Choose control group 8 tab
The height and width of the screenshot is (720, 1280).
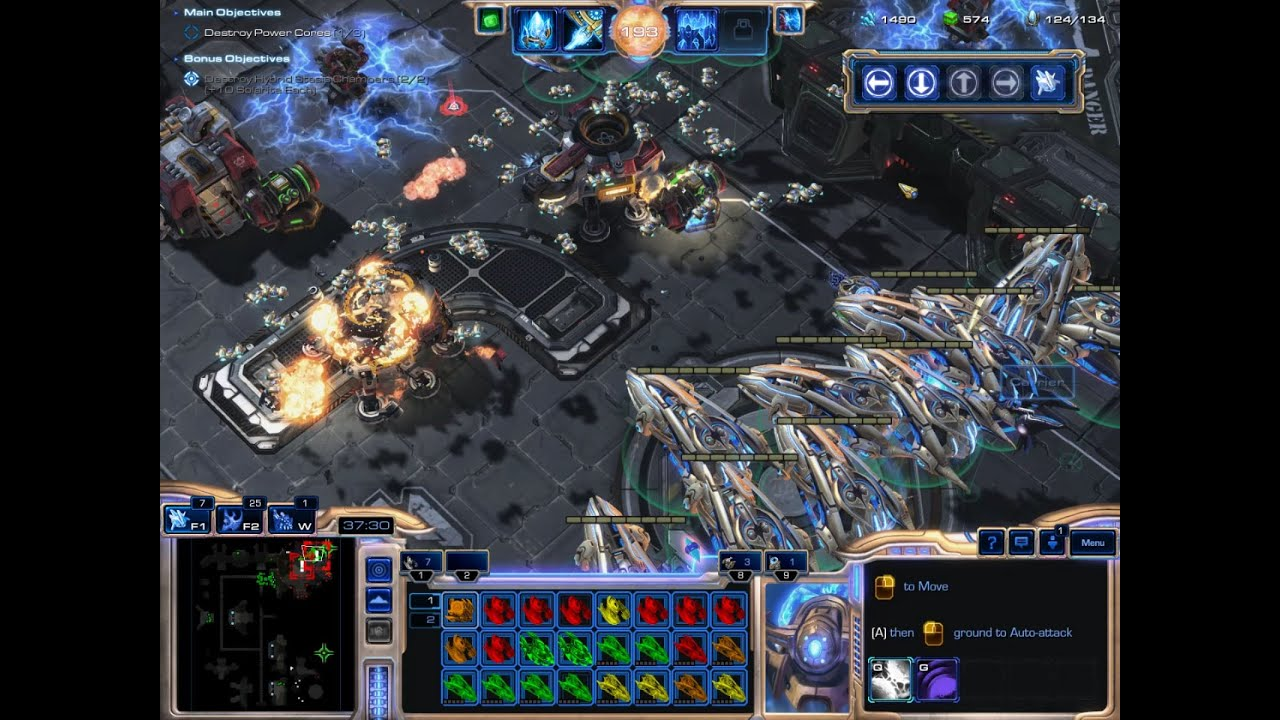tap(741, 564)
